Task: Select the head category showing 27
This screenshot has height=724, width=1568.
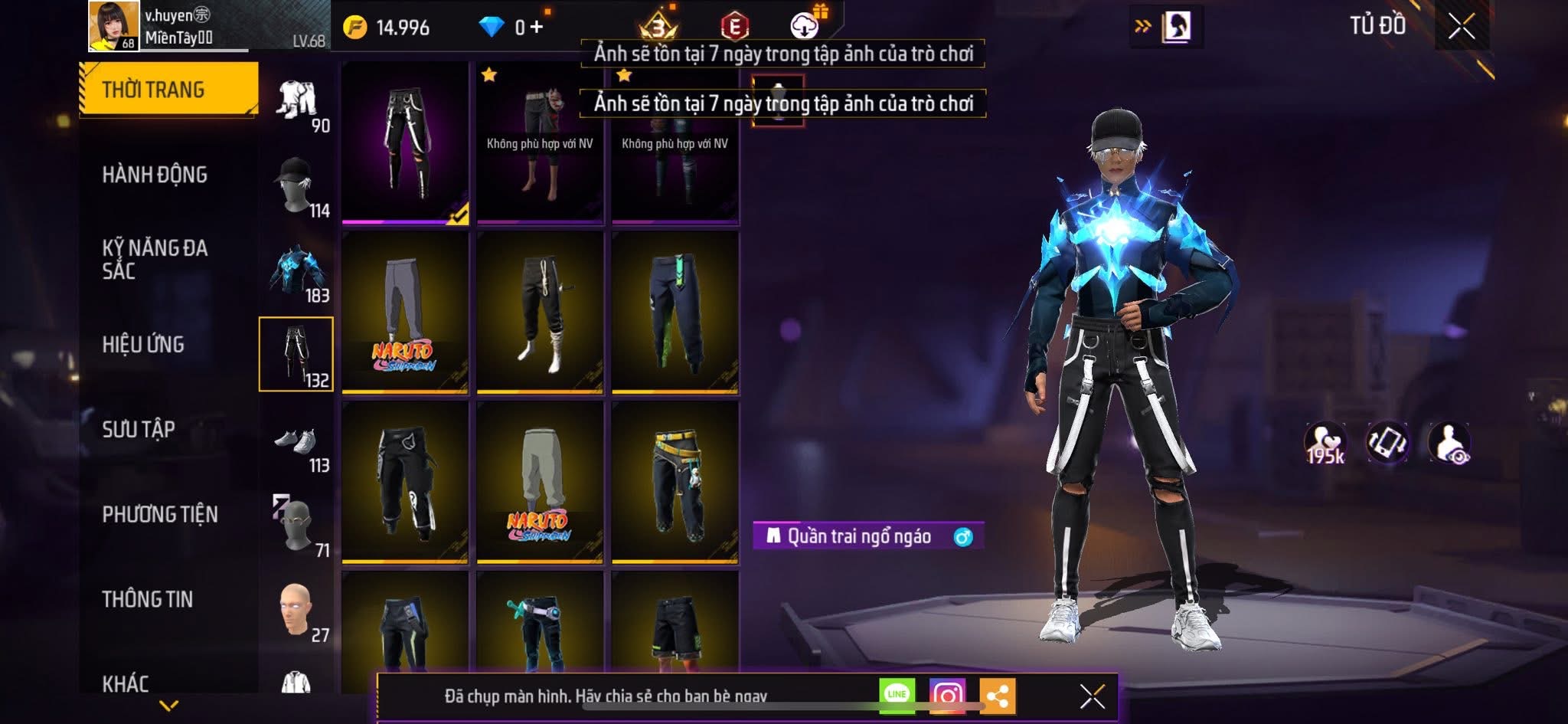Action: pos(297,611)
